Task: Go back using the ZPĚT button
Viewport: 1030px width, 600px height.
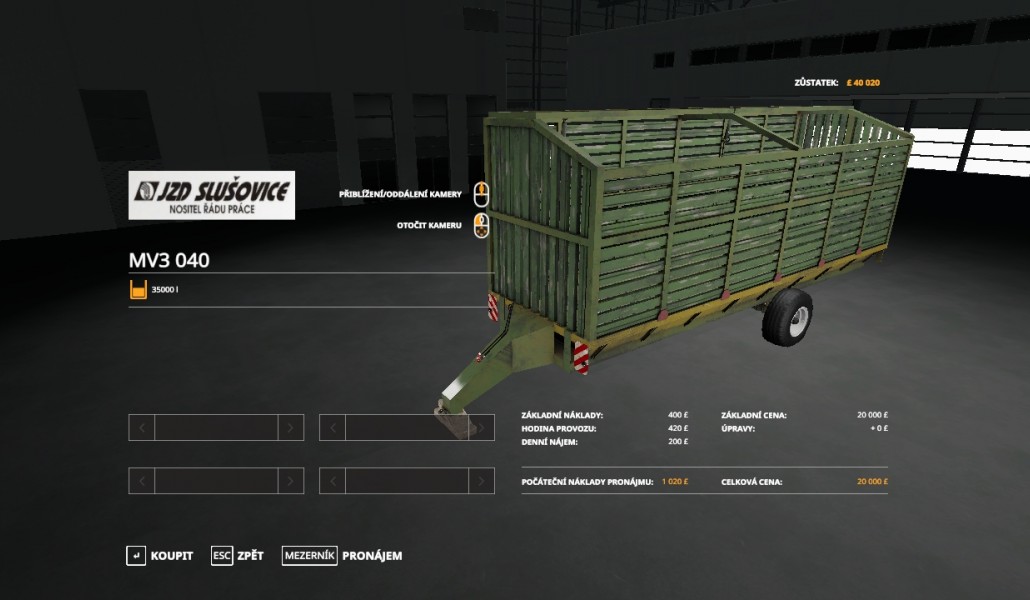Action: click(238, 556)
